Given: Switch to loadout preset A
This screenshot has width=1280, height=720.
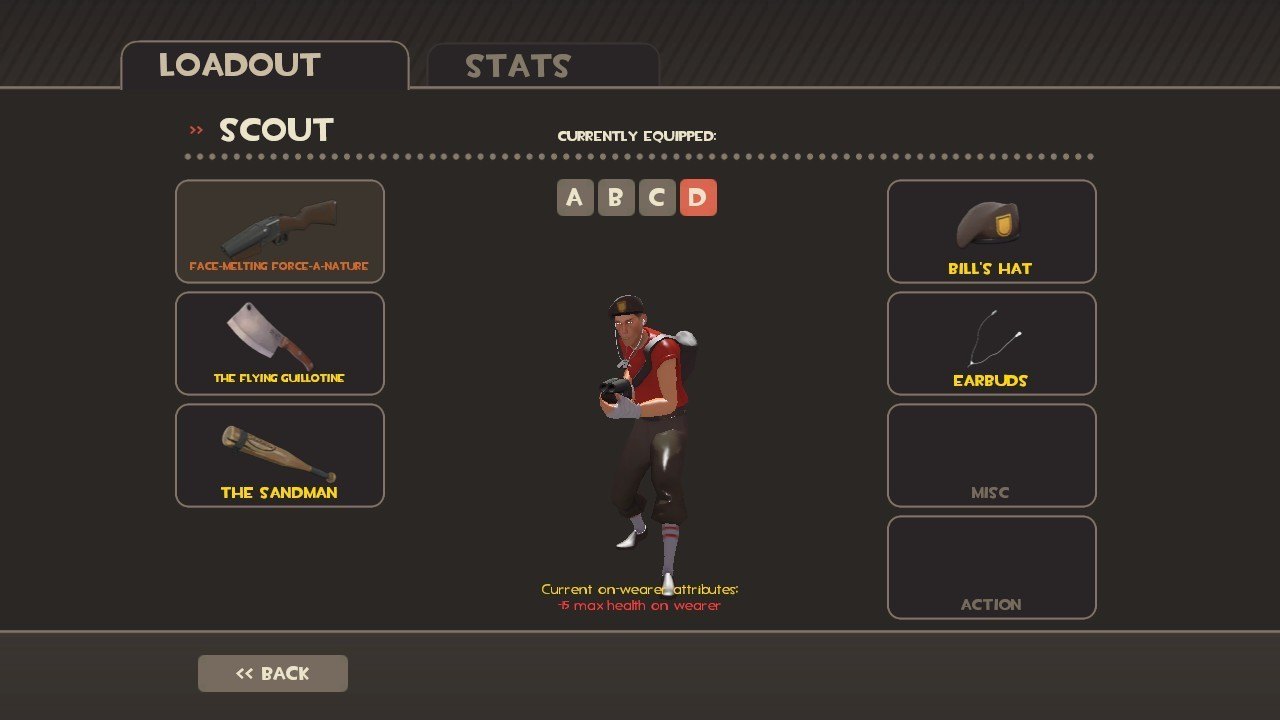Looking at the screenshot, I should pos(575,198).
